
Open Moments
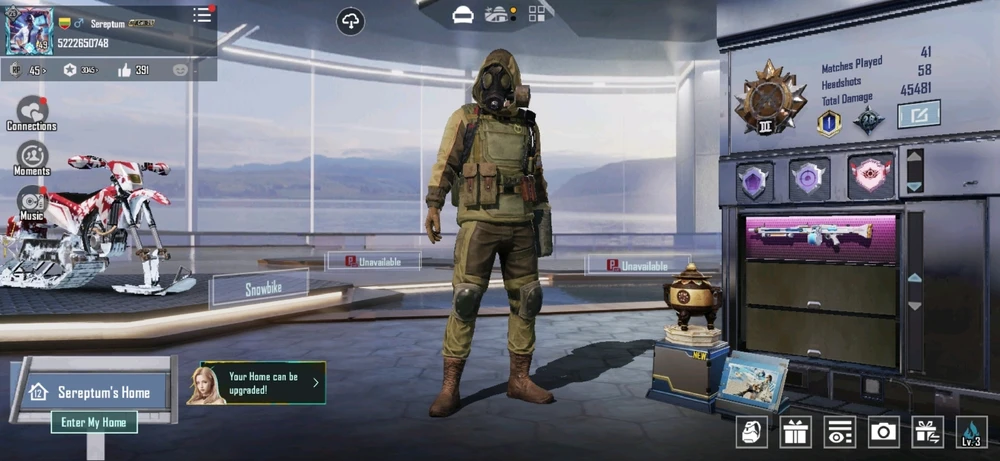coord(32,157)
